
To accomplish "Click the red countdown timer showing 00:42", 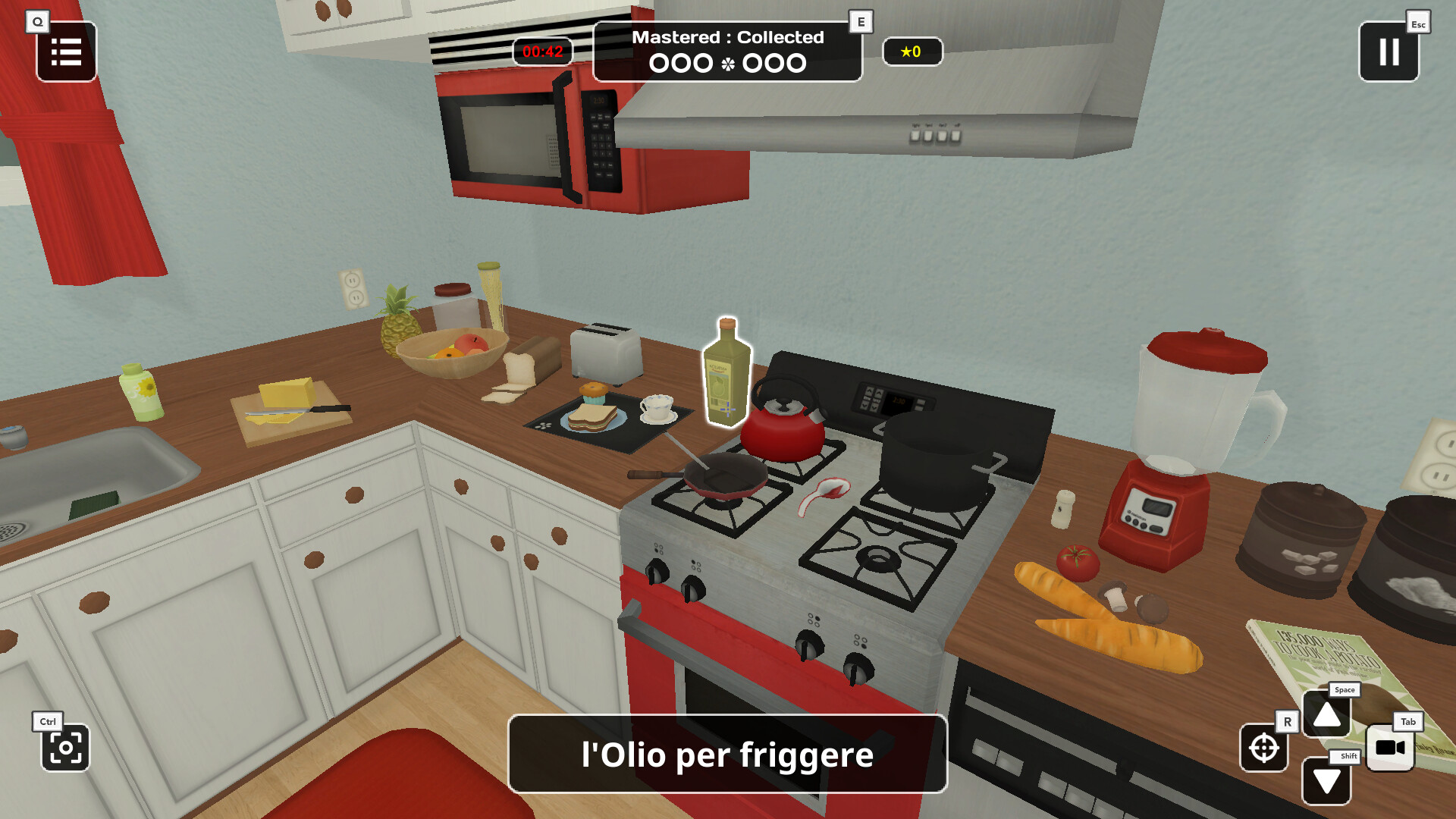I will click(x=543, y=51).
